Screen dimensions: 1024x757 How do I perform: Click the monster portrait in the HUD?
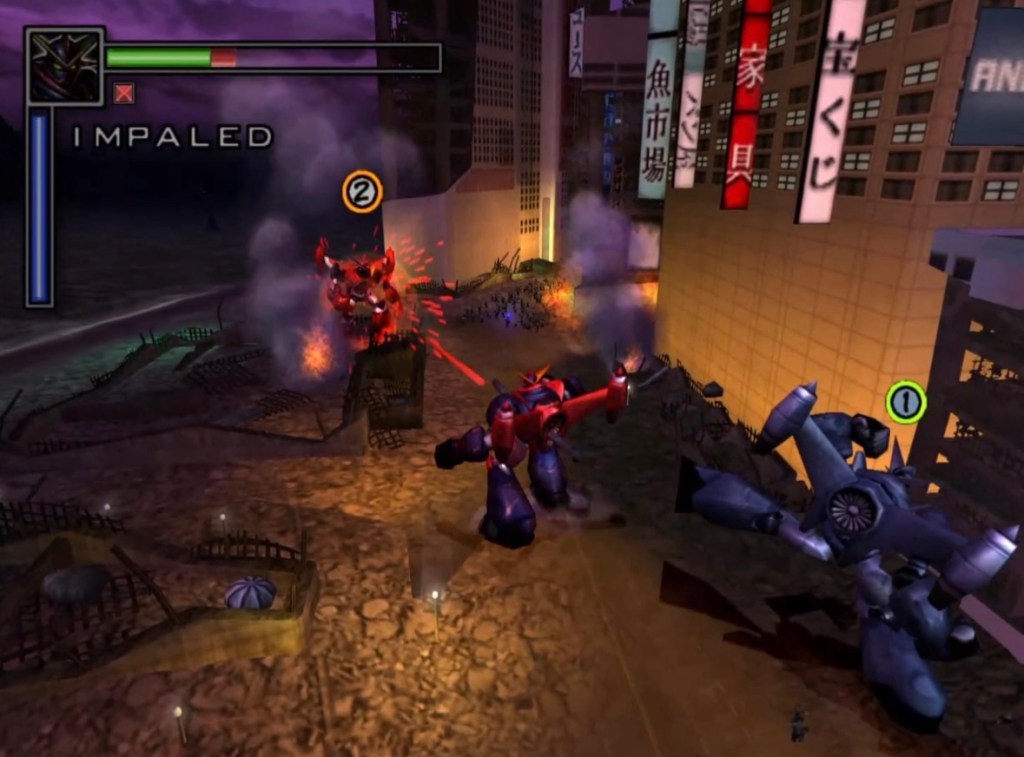click(x=65, y=66)
